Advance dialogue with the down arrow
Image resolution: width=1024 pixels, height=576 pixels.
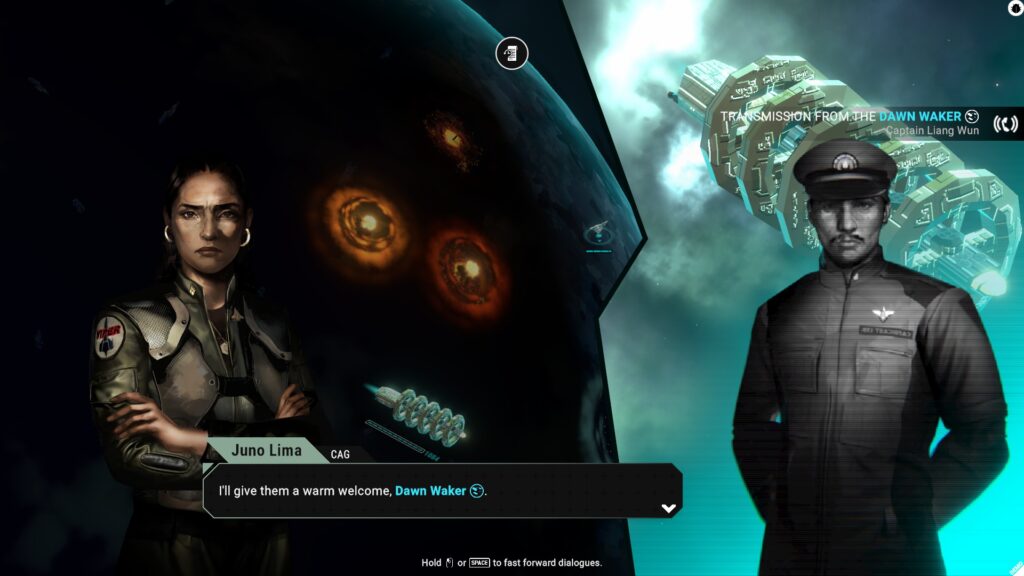point(669,508)
